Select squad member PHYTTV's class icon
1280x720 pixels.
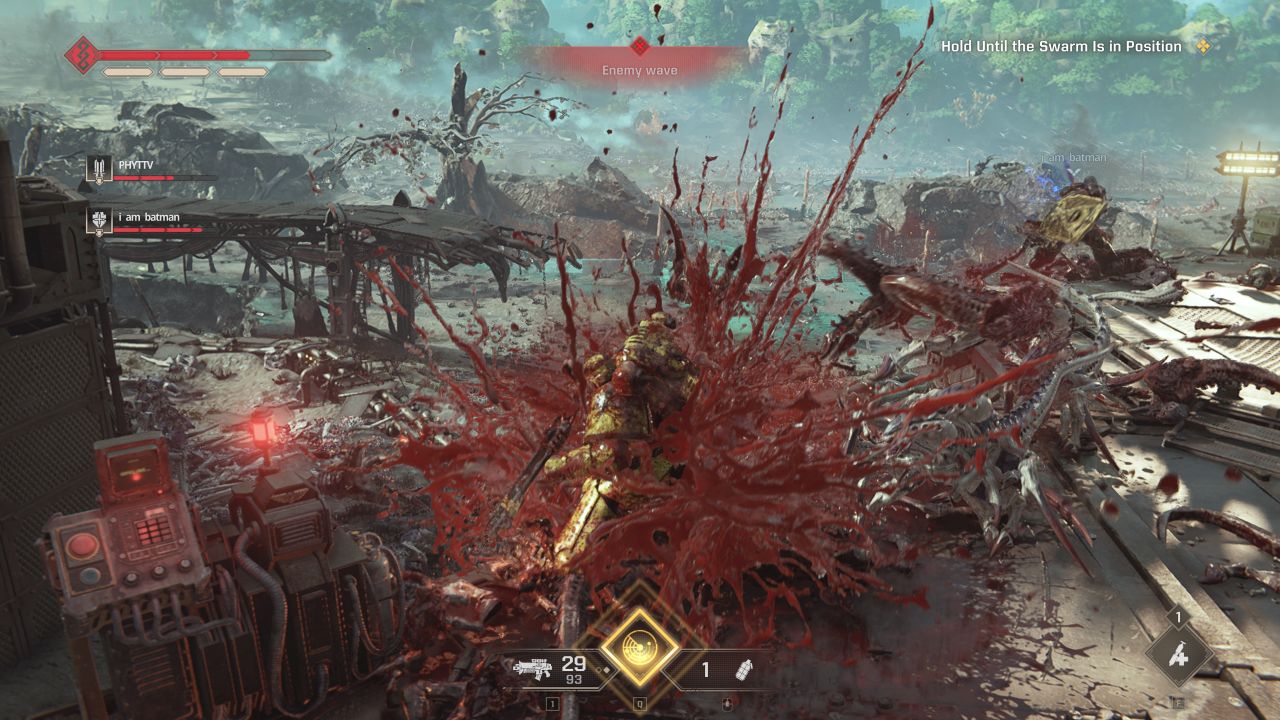97,170
